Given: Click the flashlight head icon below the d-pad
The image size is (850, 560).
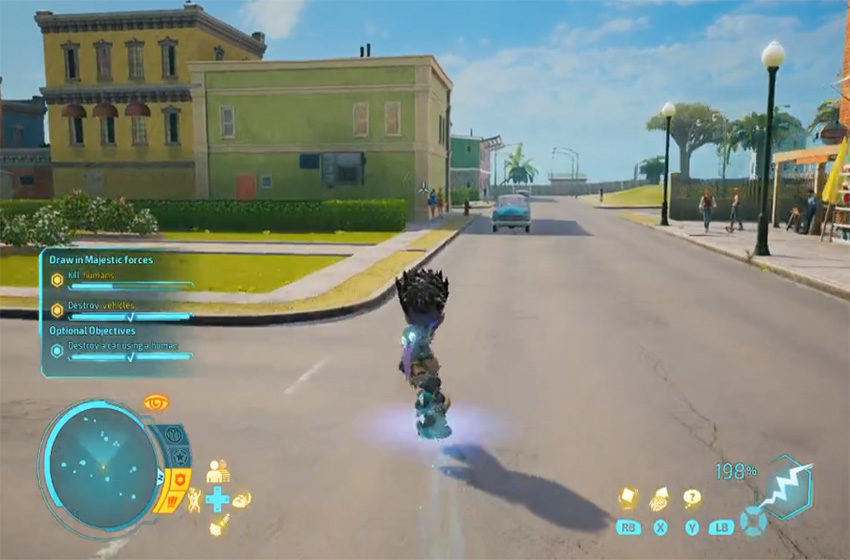Looking at the screenshot, I should click(x=218, y=525).
